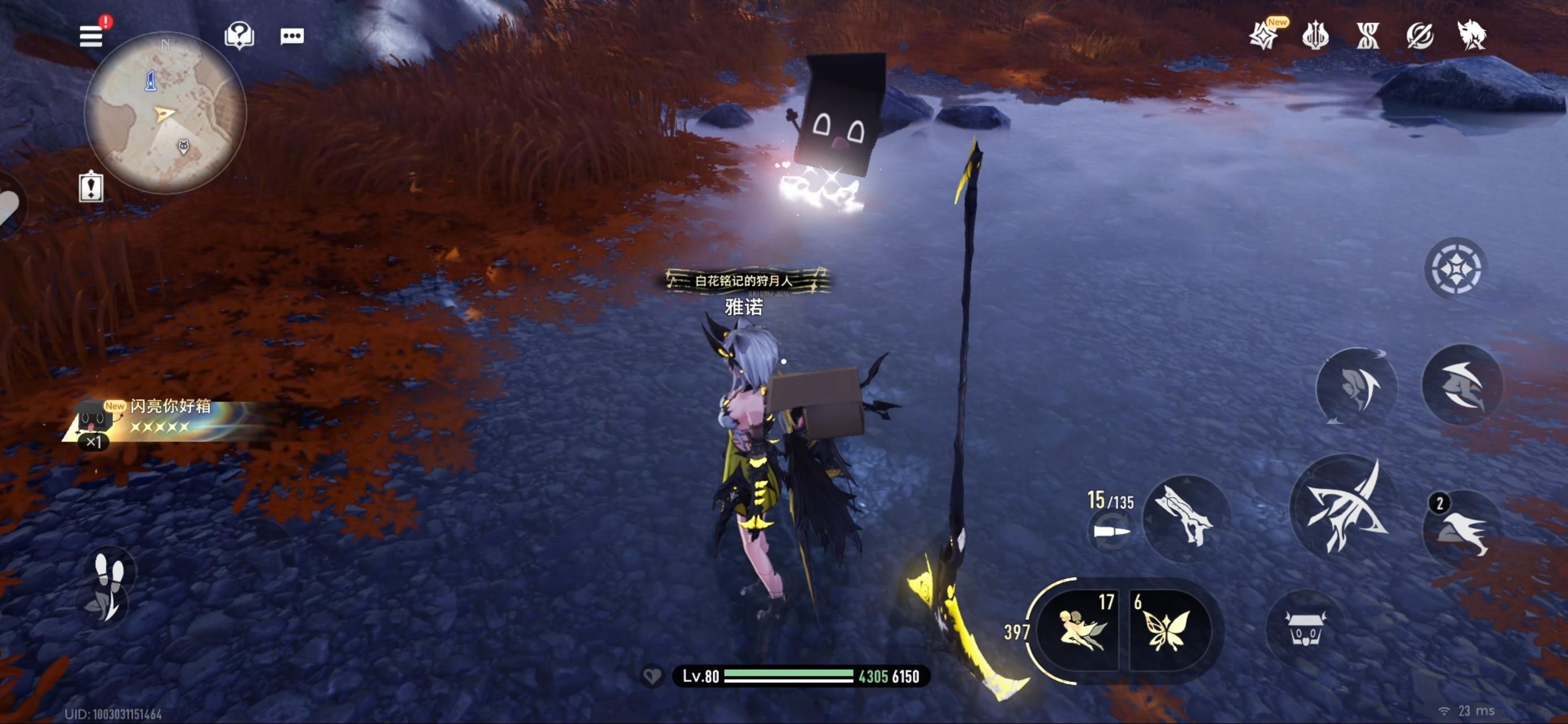1568x724 pixels.
Task: Open the hamburger main menu
Action: (91, 36)
